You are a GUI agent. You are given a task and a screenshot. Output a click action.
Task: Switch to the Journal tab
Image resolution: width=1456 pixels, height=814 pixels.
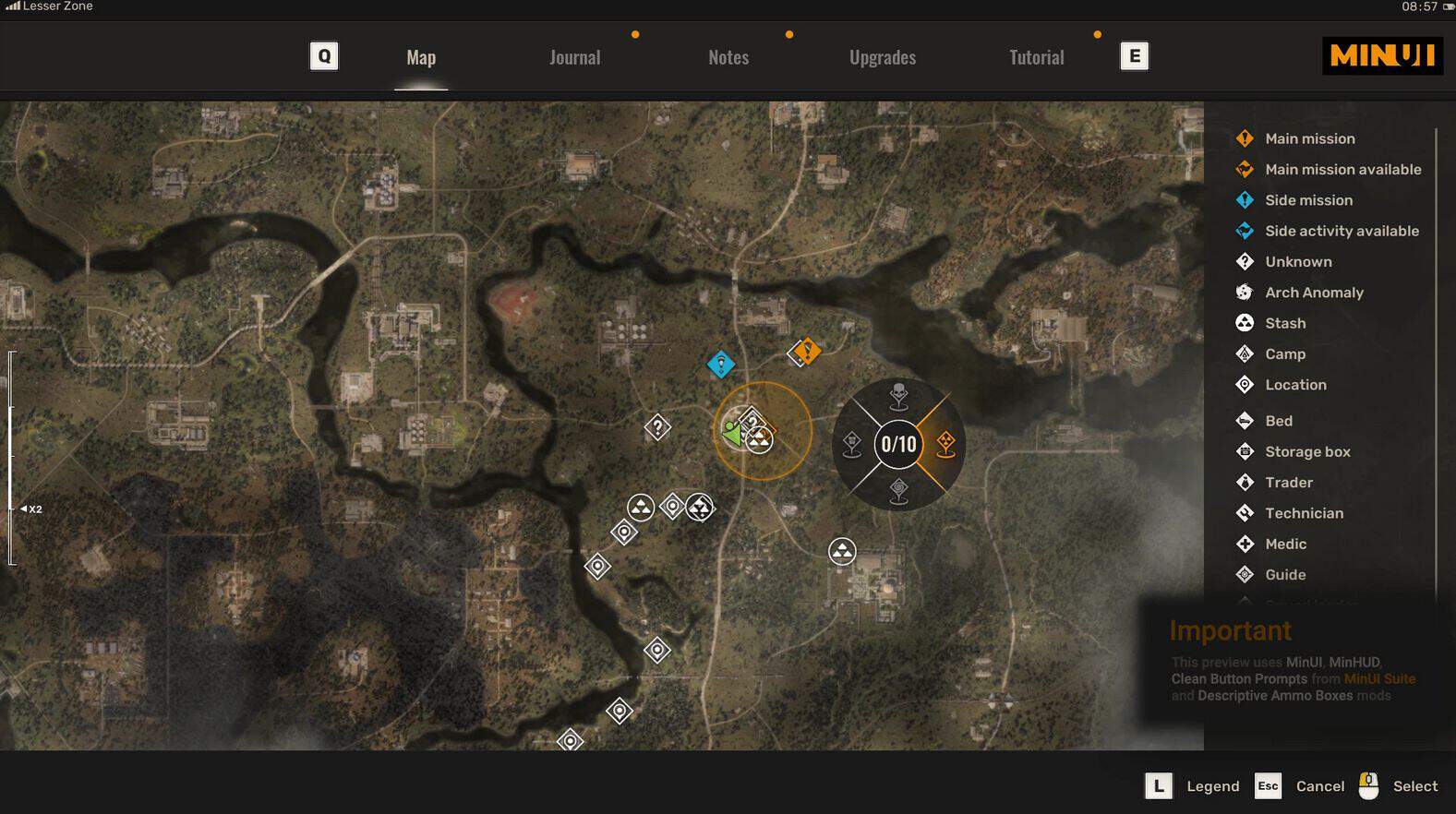click(574, 57)
